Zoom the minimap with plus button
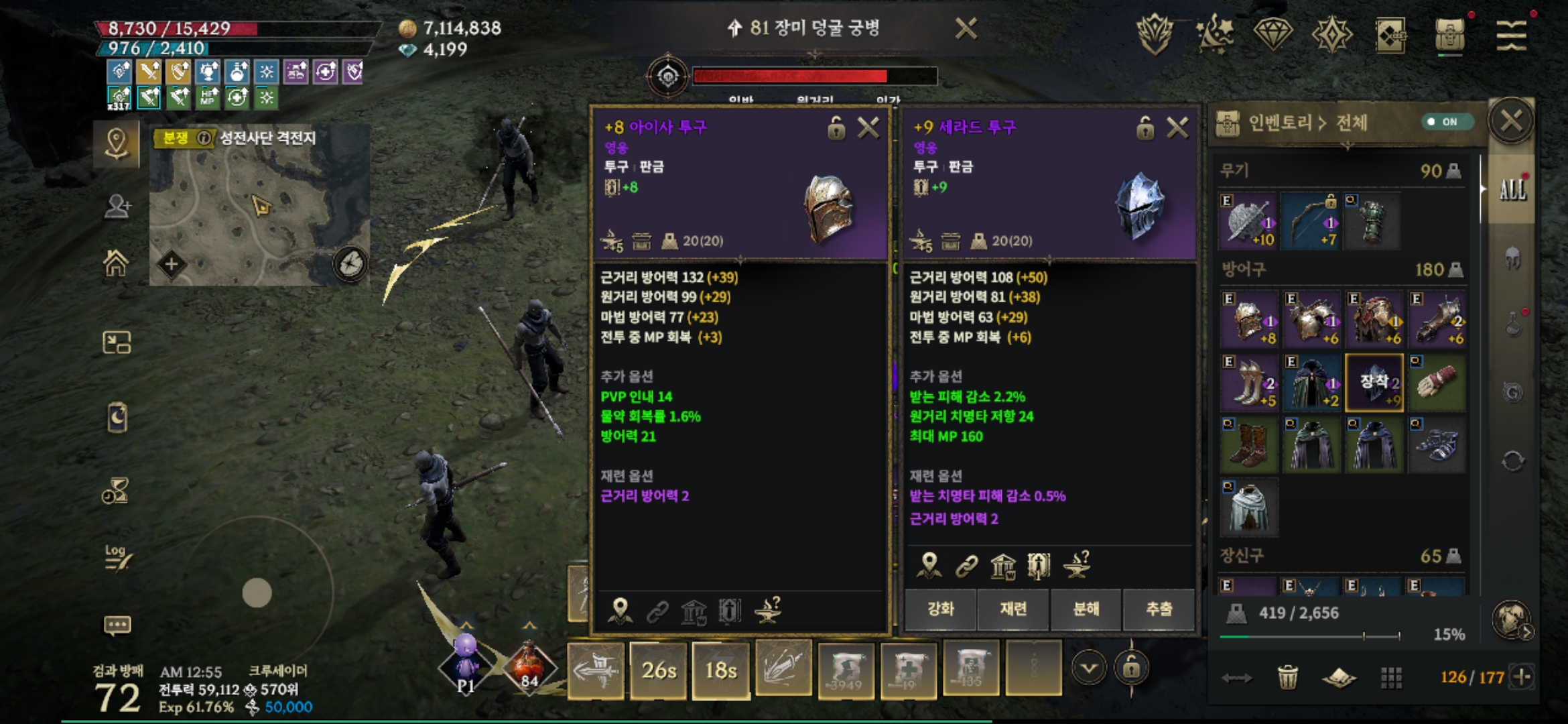The height and width of the screenshot is (724, 1568). [172, 264]
